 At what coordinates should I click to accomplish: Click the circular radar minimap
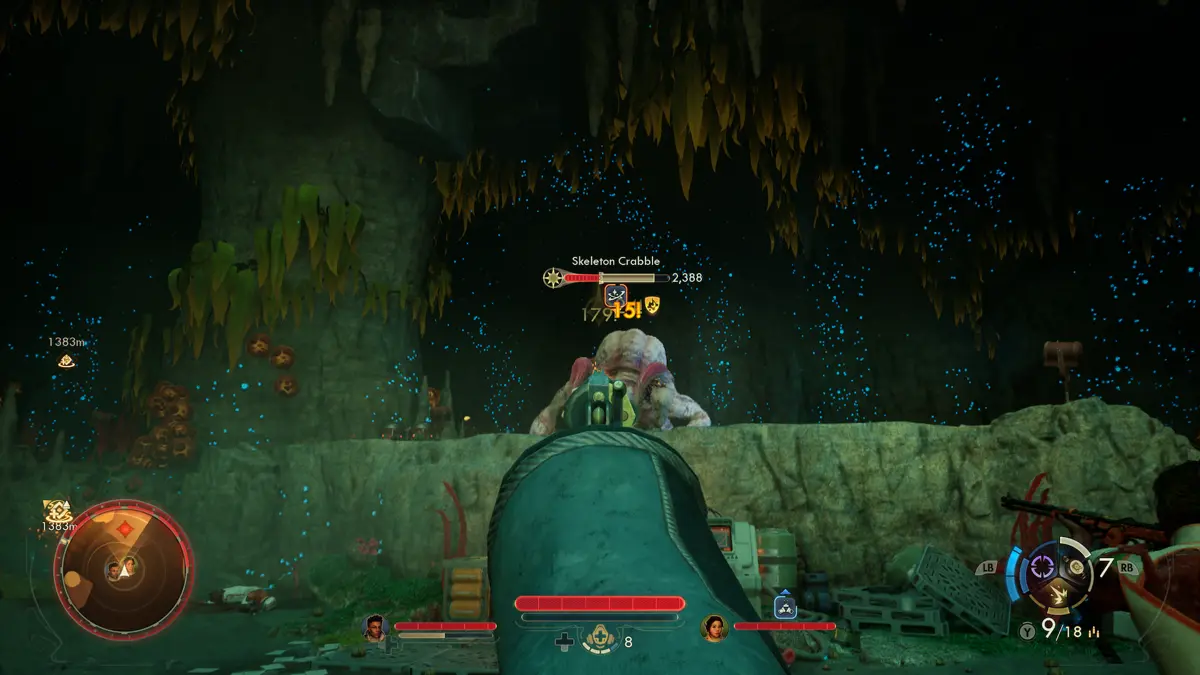tap(123, 570)
